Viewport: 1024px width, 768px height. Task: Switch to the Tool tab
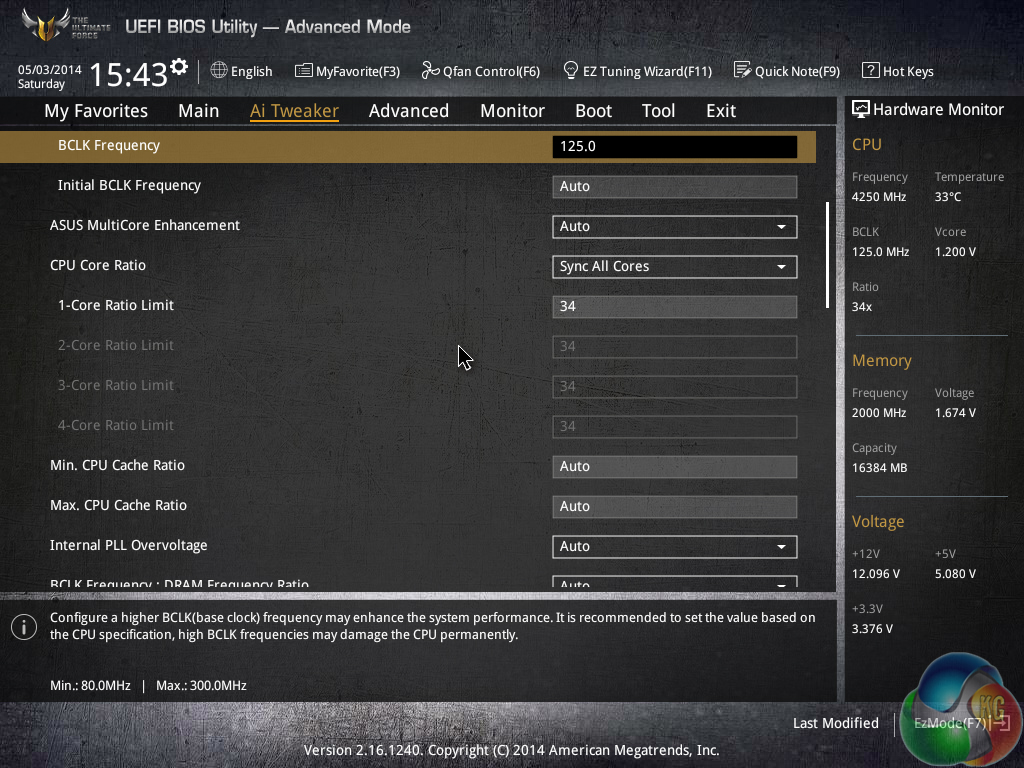(658, 111)
